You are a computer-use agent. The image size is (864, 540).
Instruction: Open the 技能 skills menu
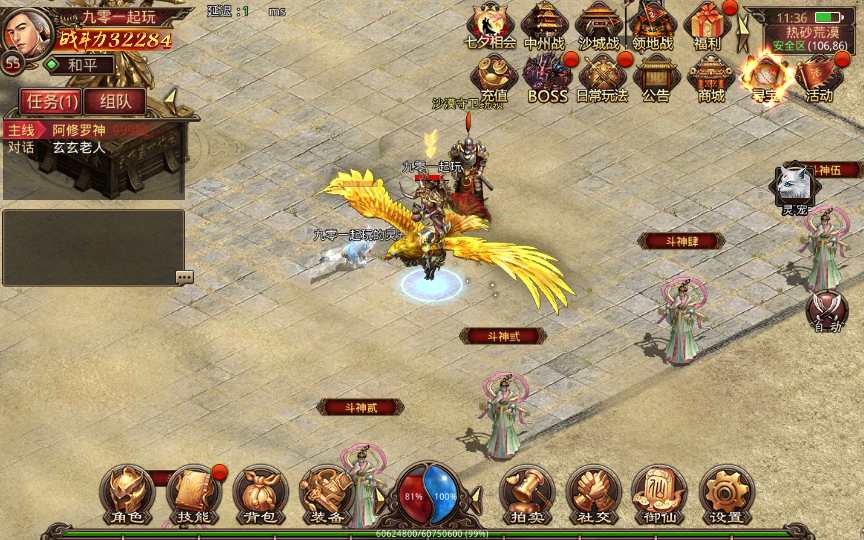tap(193, 494)
